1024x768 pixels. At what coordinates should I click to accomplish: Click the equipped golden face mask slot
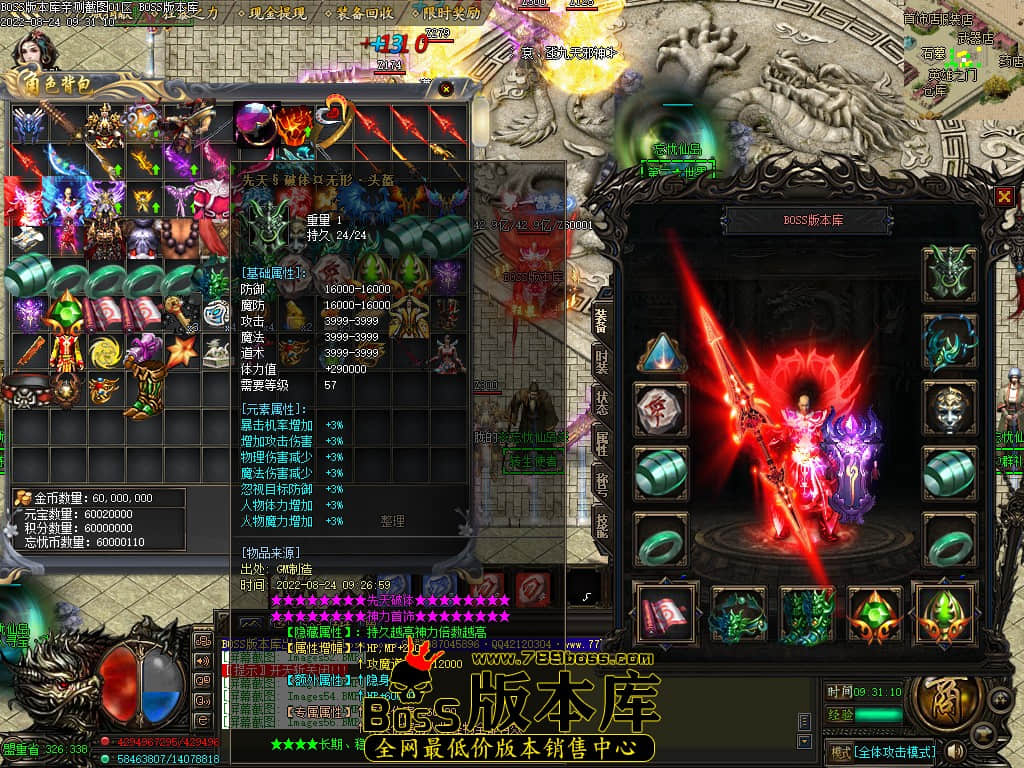tap(948, 408)
